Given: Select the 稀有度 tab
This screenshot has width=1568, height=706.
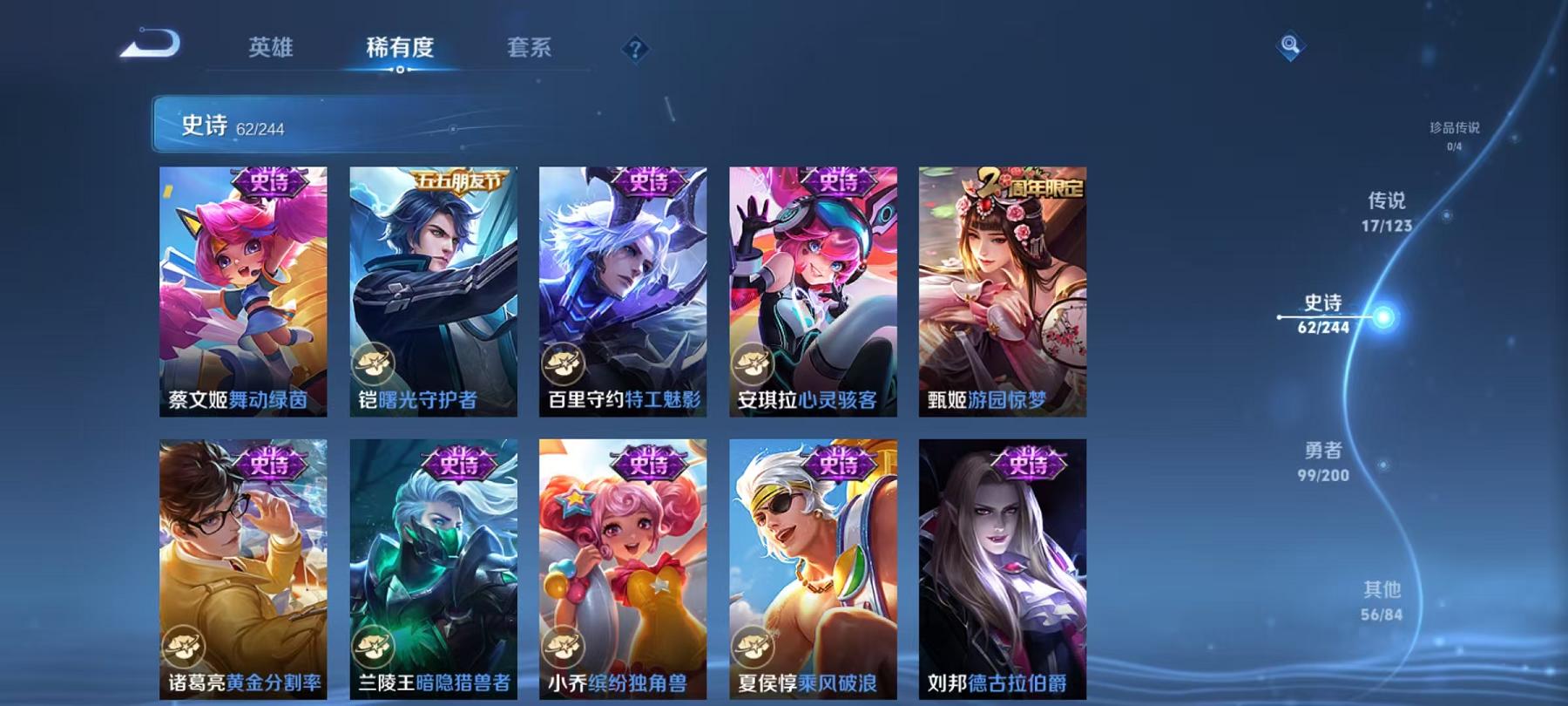Looking at the screenshot, I should pos(401,50).
